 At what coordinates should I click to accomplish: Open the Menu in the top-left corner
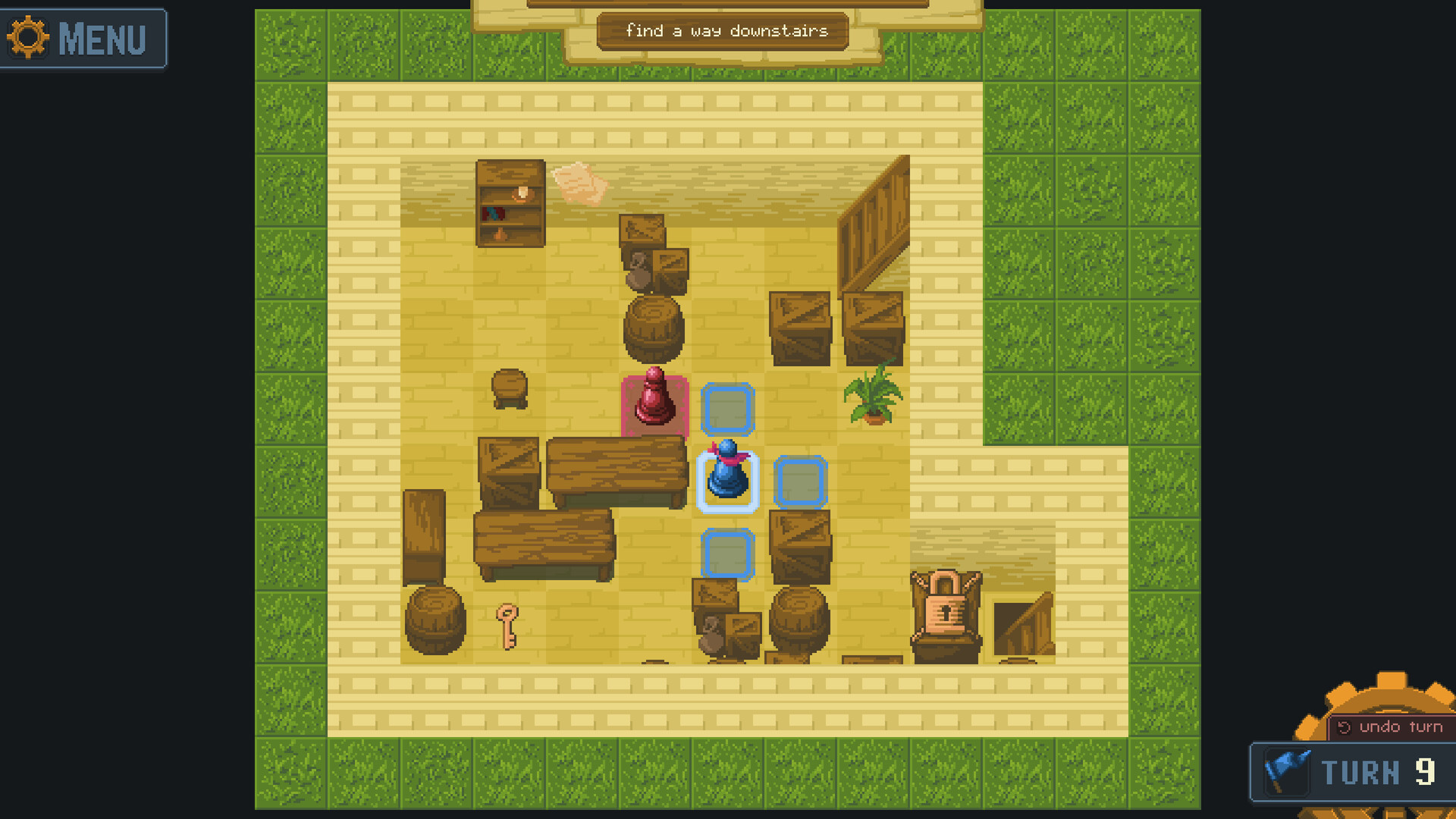pos(83,38)
